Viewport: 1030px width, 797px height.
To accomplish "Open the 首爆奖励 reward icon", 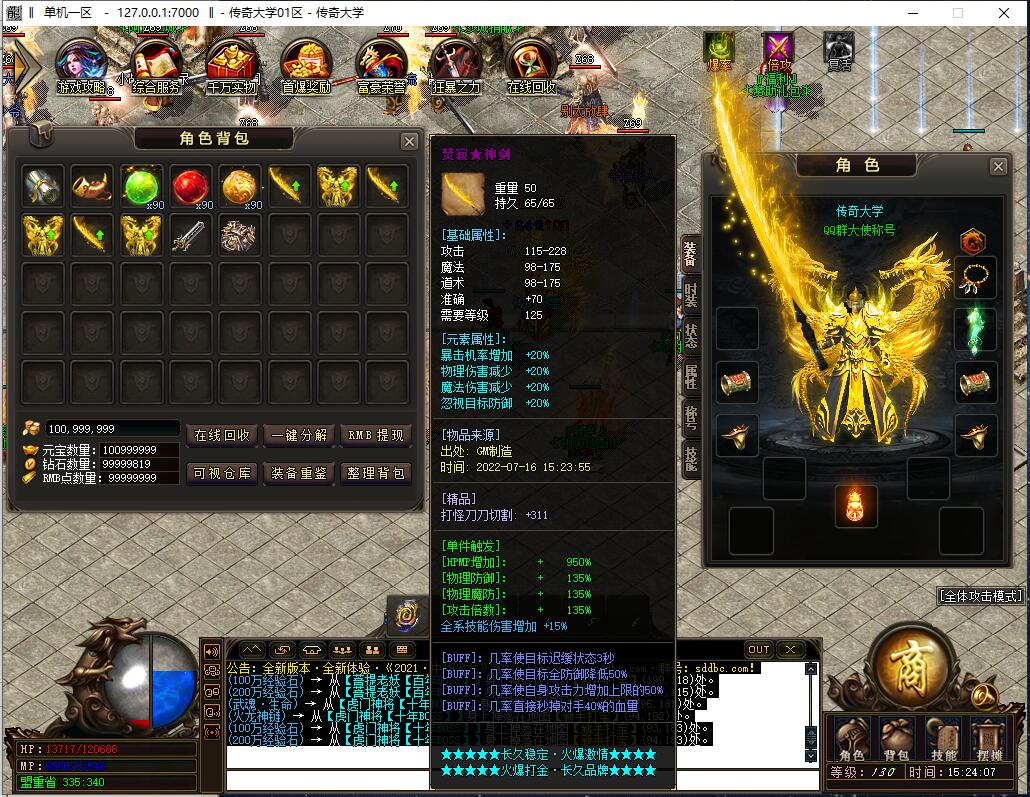I will tap(306, 67).
